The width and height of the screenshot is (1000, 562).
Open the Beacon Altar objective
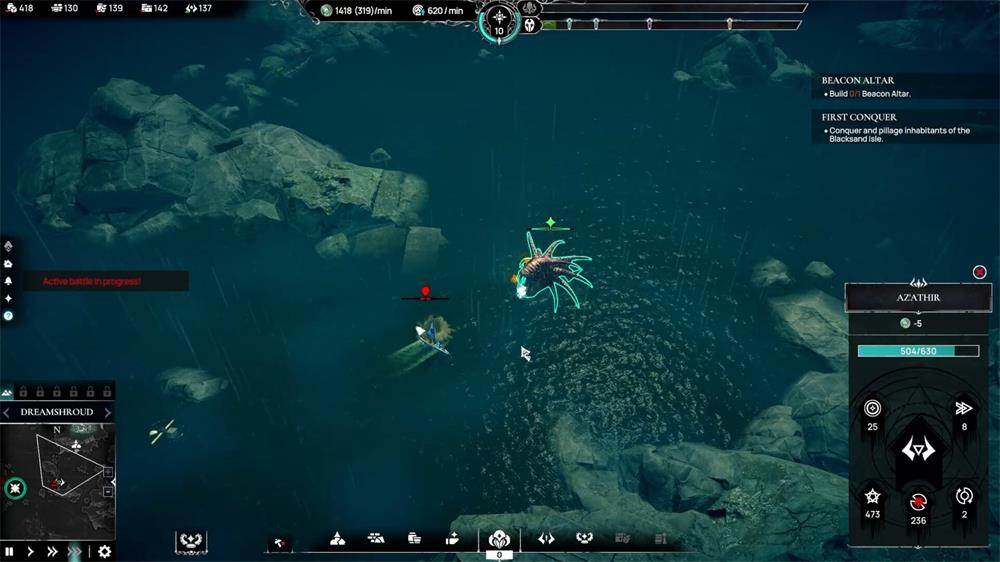point(858,80)
